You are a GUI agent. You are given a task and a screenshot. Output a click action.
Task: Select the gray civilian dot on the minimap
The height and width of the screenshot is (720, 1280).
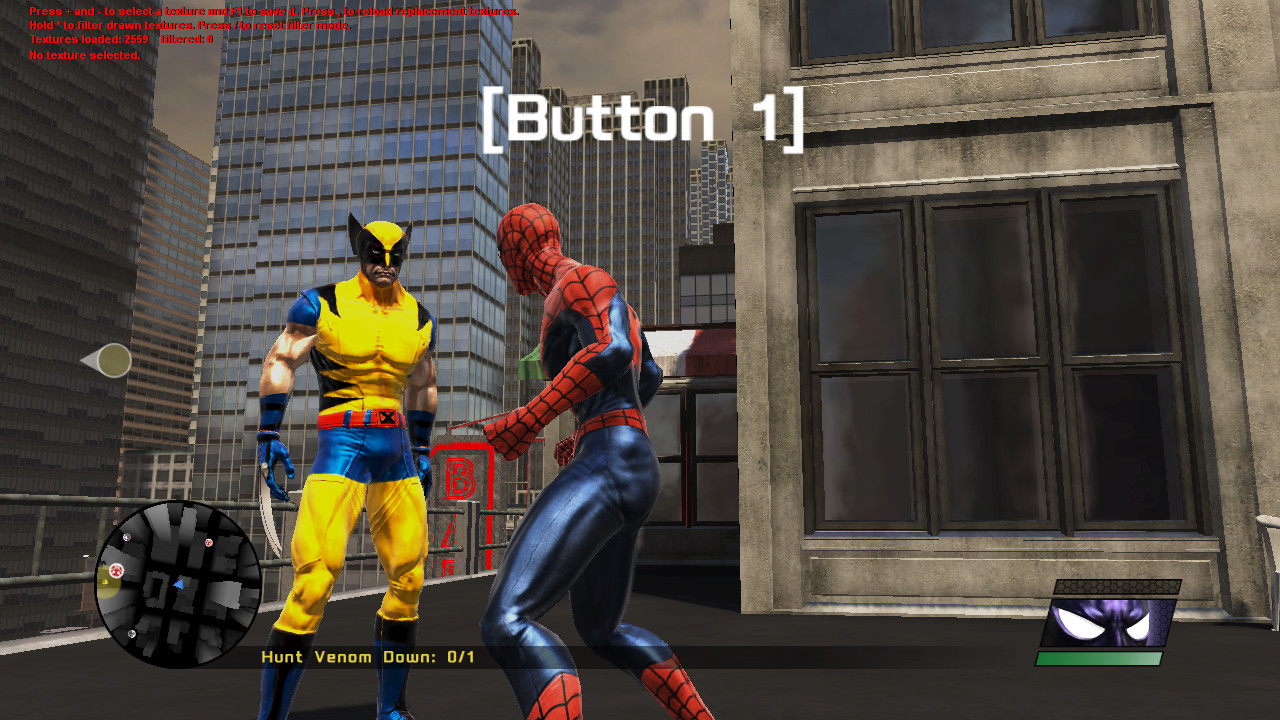(132, 634)
